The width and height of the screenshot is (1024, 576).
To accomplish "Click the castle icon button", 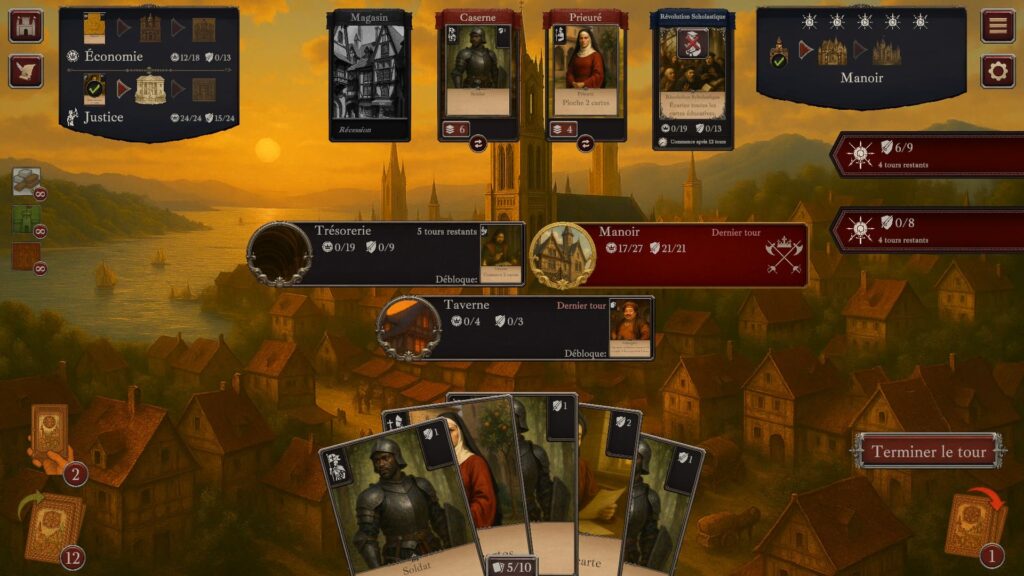I will coord(25,25).
